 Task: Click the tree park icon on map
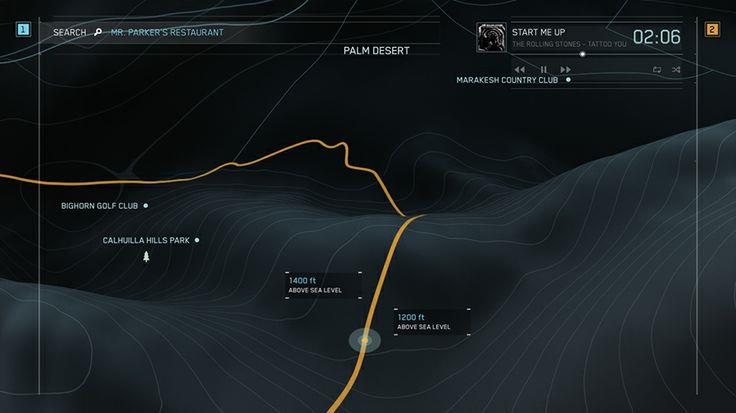click(x=147, y=258)
